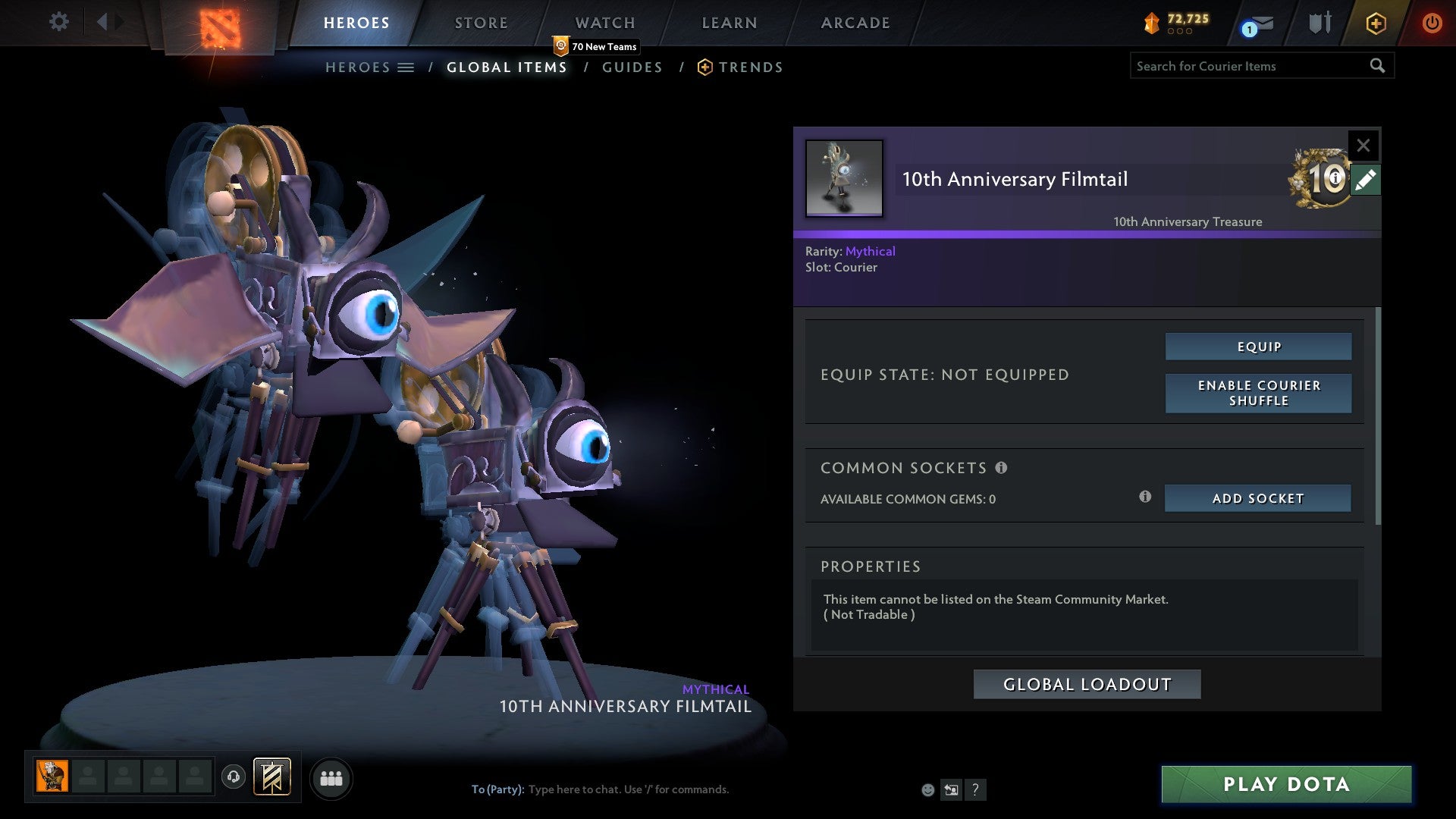The image size is (1456, 819).
Task: Toggle the edit pencil beside the anniversary badge
Action: tap(1366, 180)
